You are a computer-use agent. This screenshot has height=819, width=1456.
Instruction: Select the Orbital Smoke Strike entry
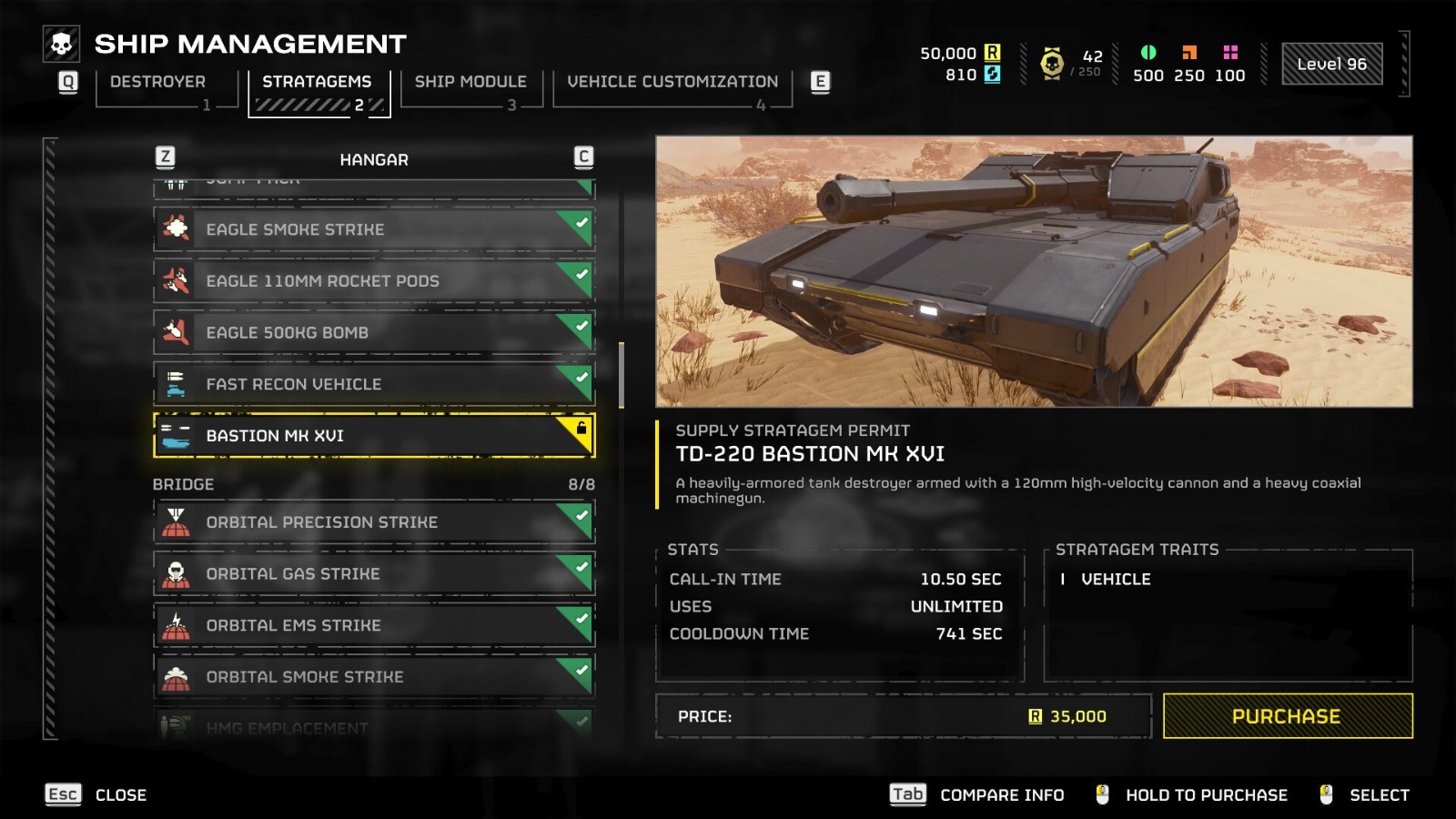[373, 677]
